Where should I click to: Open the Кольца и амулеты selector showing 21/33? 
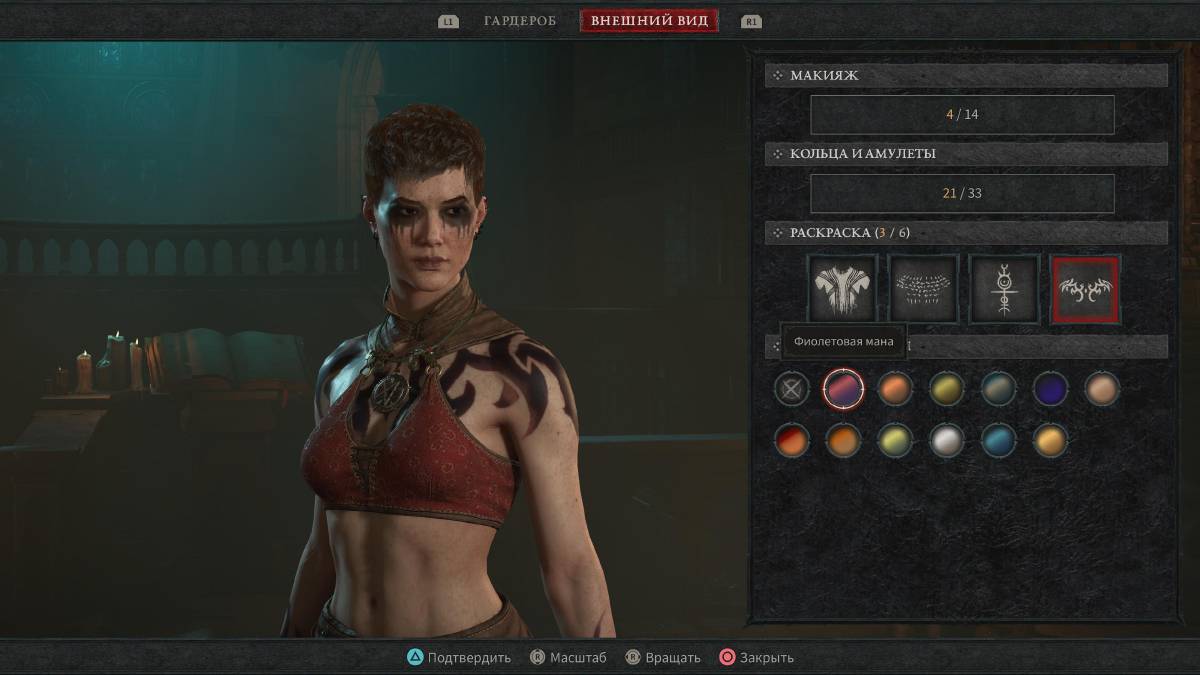click(962, 193)
